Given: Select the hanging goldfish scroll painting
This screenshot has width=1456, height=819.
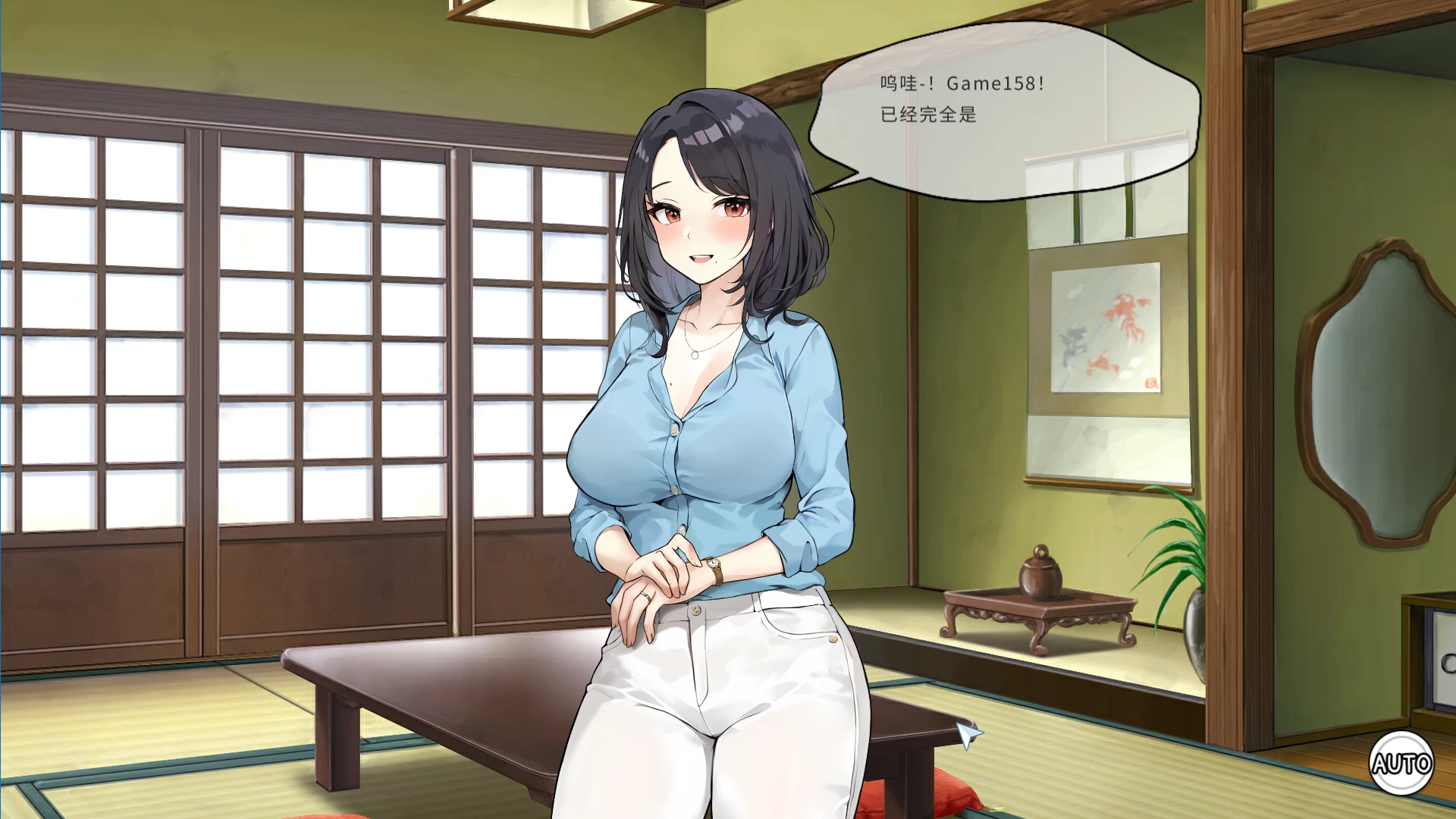Looking at the screenshot, I should pos(1107,334).
